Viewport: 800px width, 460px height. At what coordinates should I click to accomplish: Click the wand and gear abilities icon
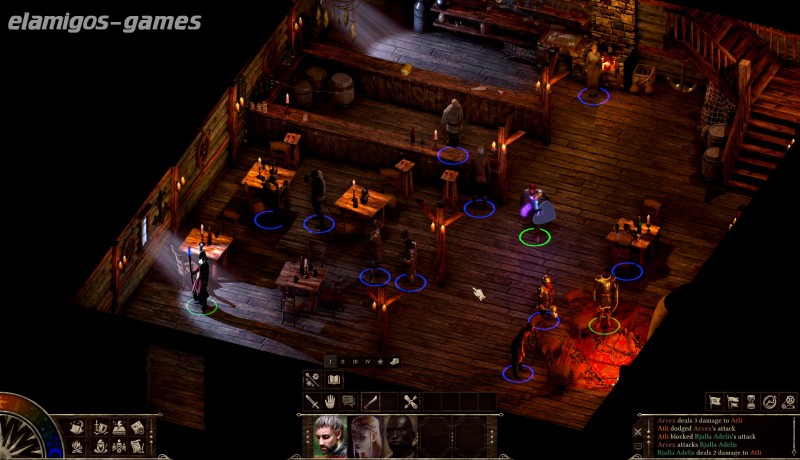pos(313,379)
